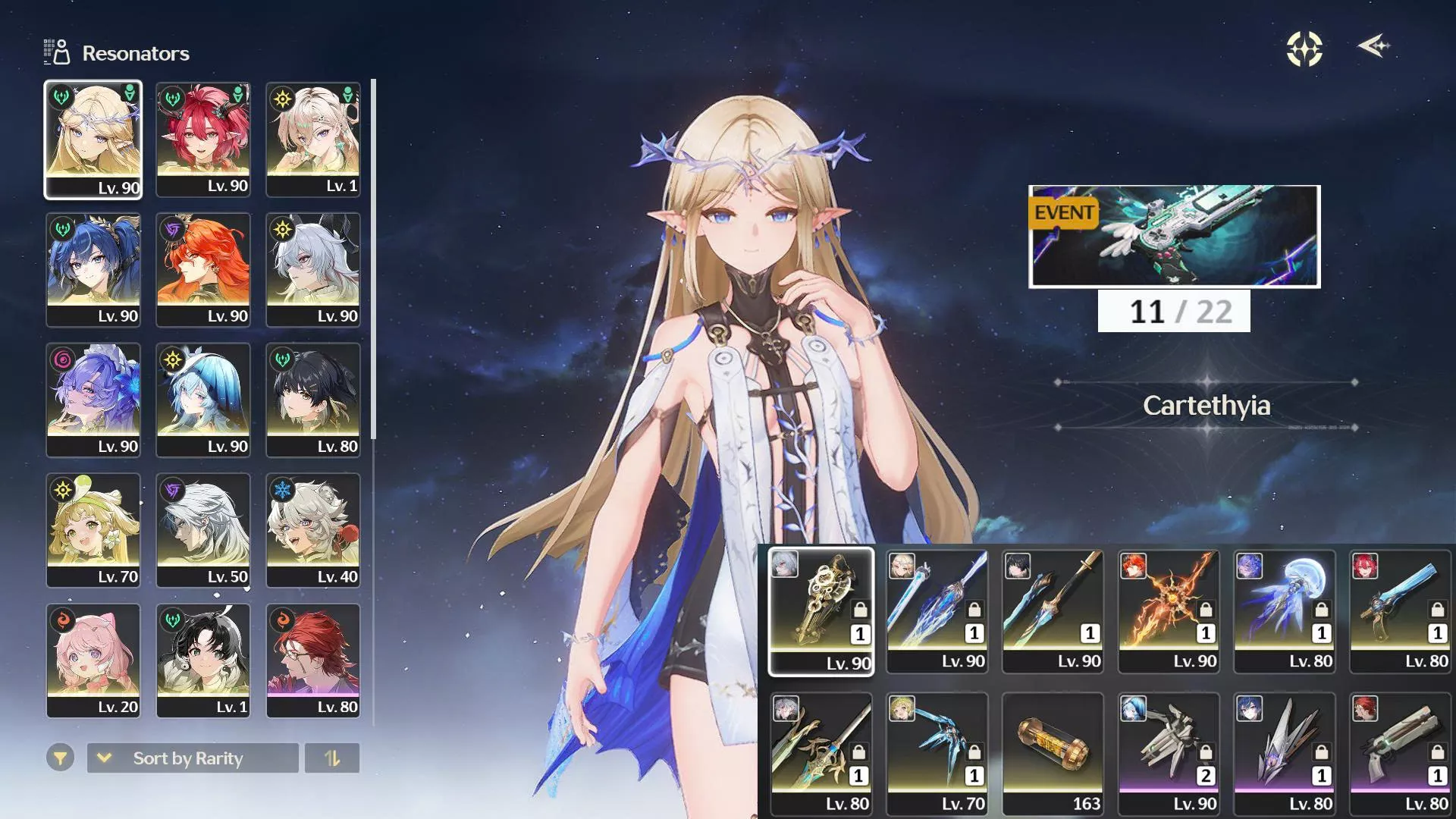Choose the red-haired horned resonator portrait
The image size is (1456, 819).
point(203,140)
